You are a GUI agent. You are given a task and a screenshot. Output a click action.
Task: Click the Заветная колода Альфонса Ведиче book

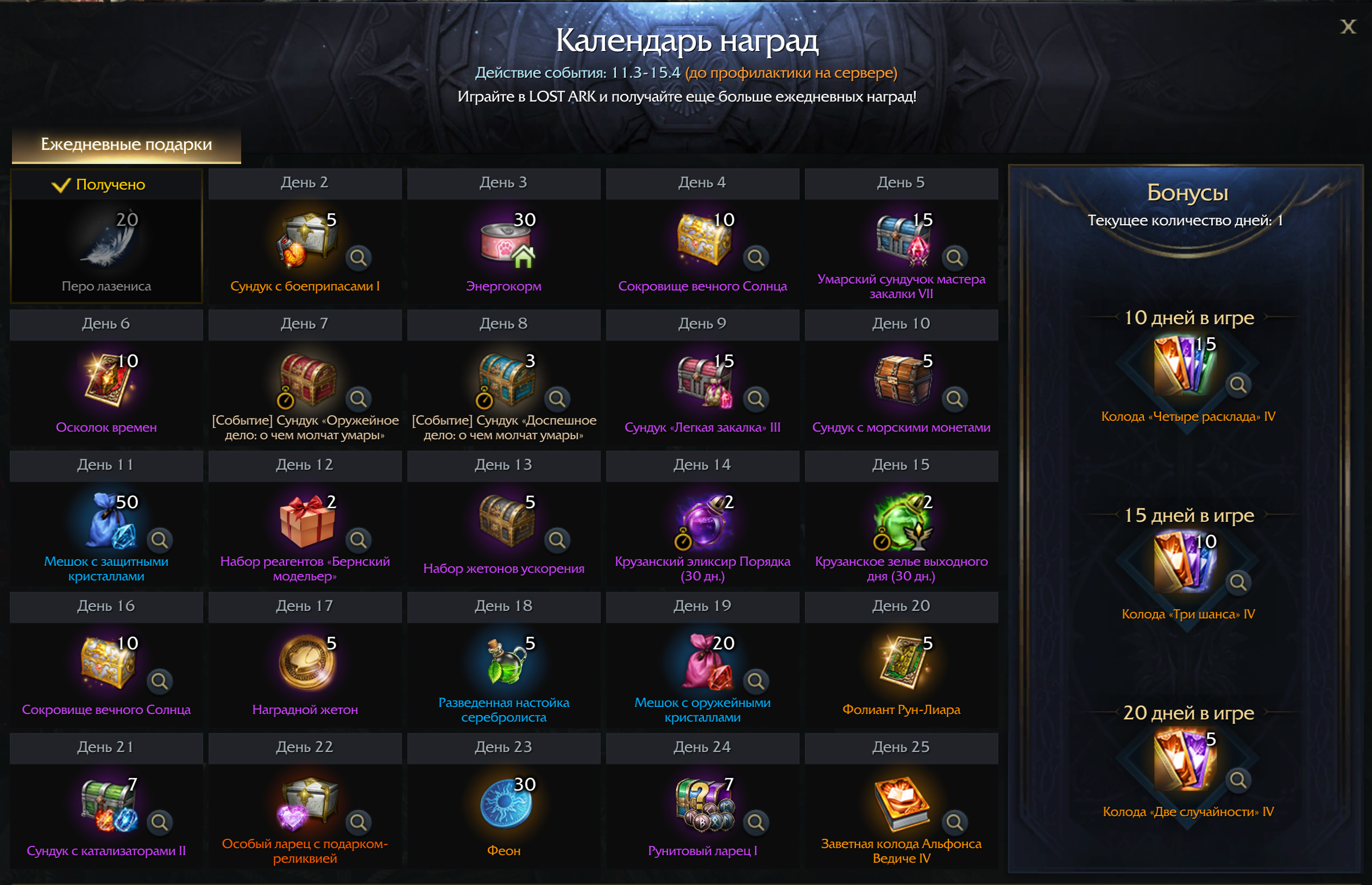[901, 804]
